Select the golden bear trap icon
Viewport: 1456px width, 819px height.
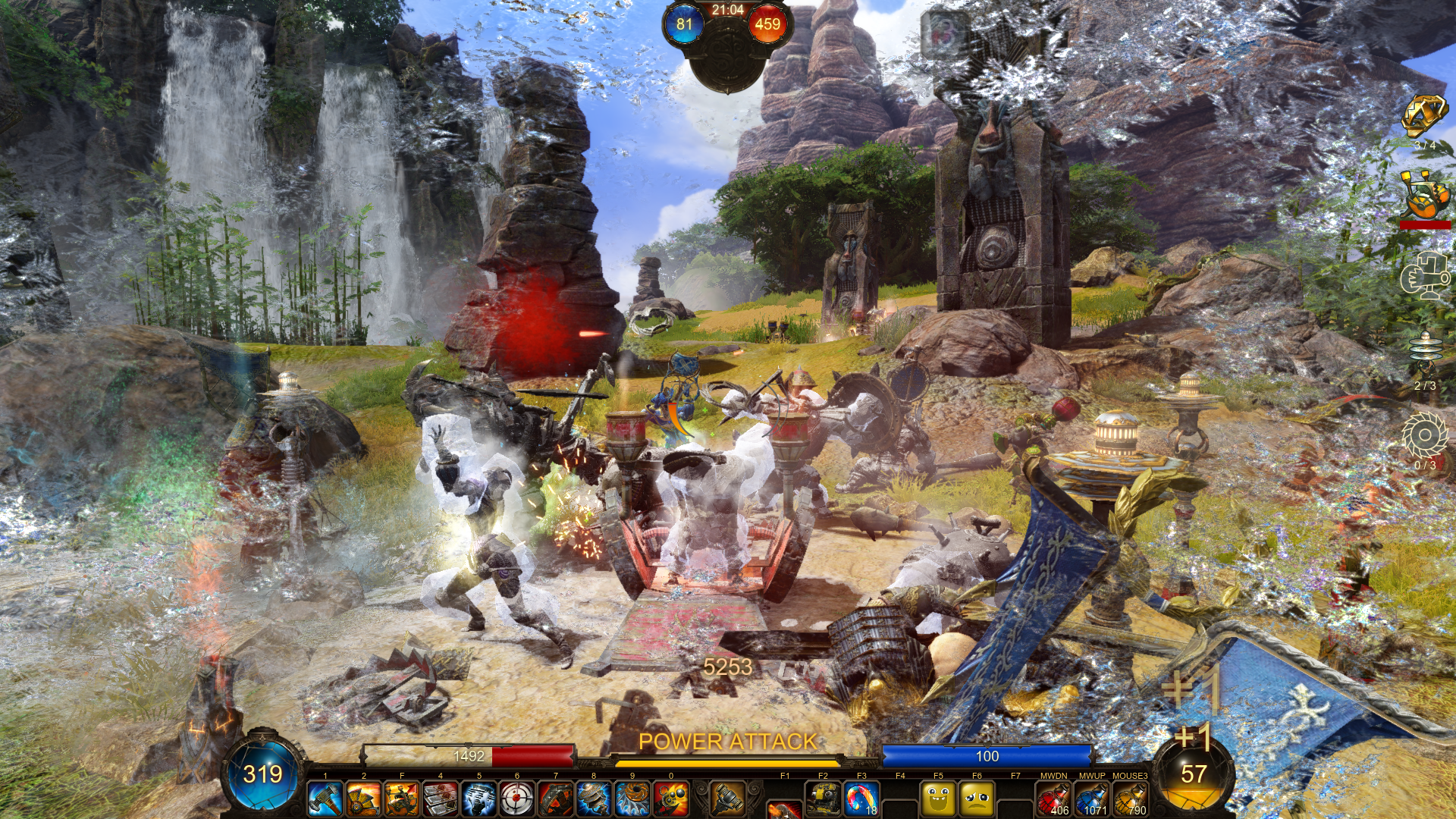[x=1424, y=117]
